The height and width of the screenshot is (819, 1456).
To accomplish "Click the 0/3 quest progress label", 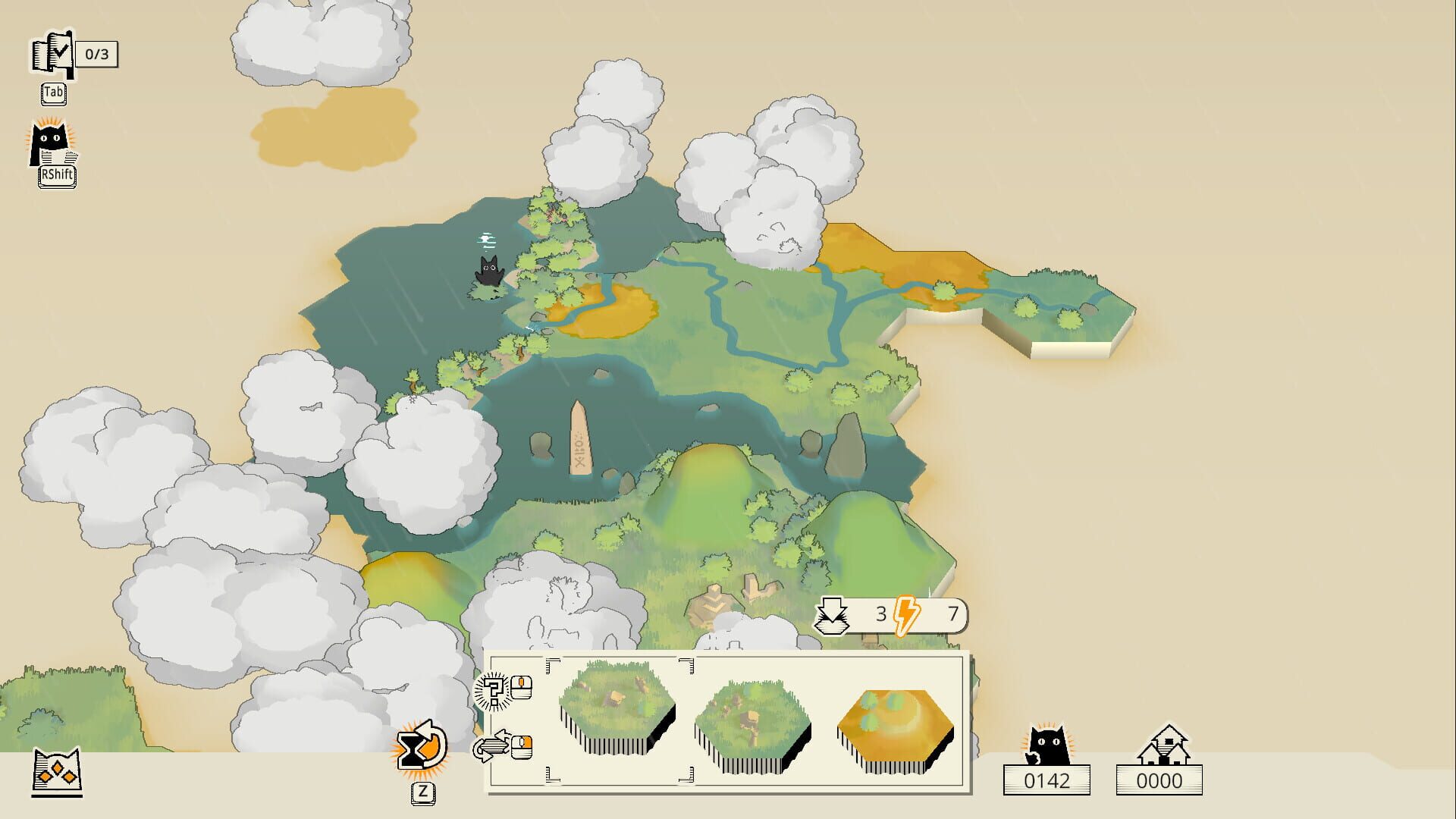I will 97,55.
